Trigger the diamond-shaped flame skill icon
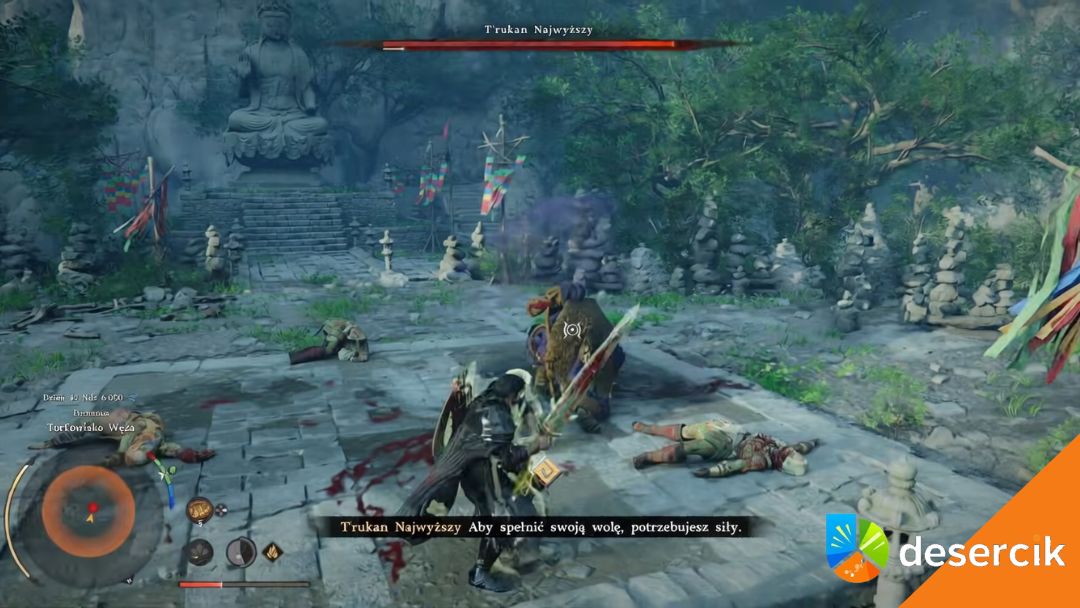The image size is (1080, 608). coord(272,551)
